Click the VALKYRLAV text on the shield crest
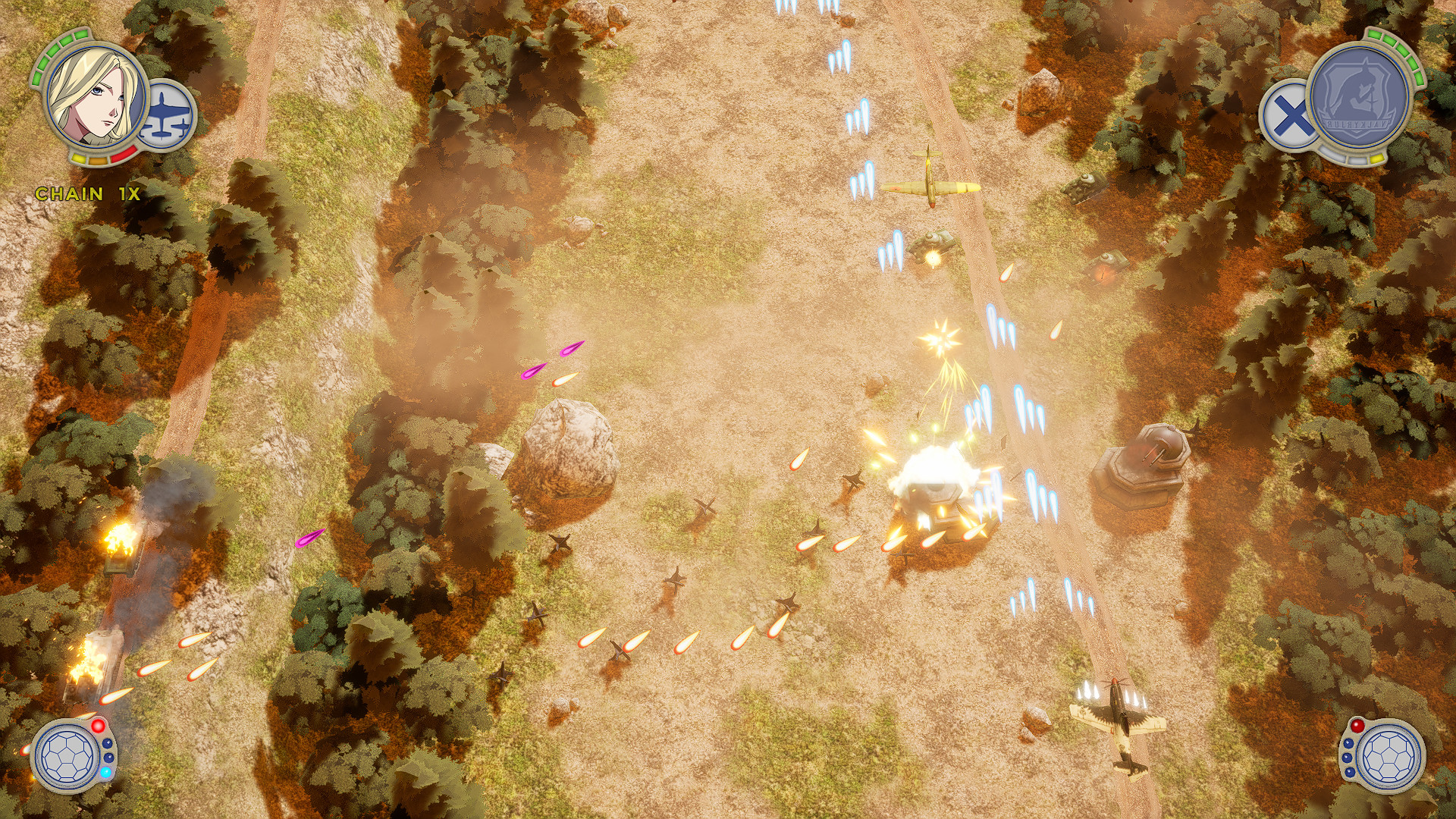This screenshot has height=819, width=1456. (x=1357, y=123)
